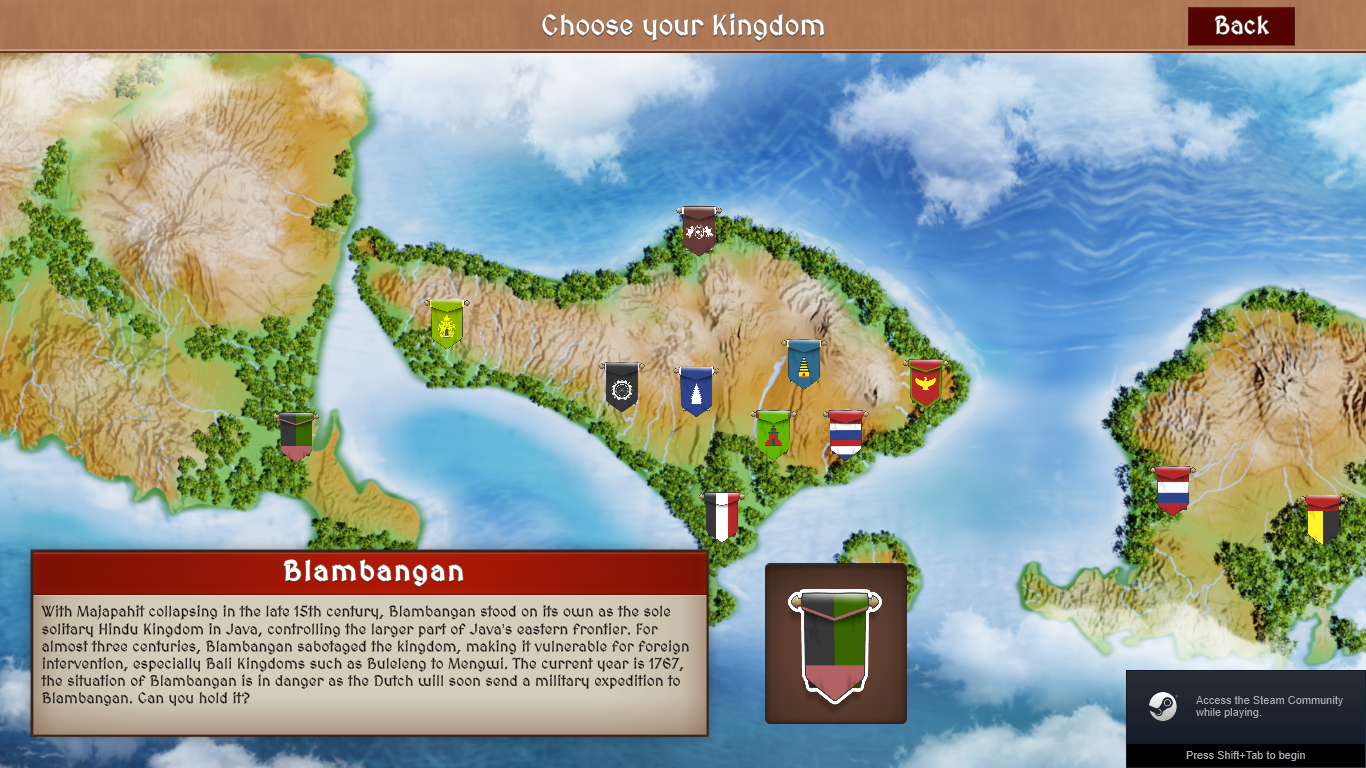Viewport: 1366px width, 768px height.
Task: Pick the yellow and black banner
Action: [x=1323, y=520]
